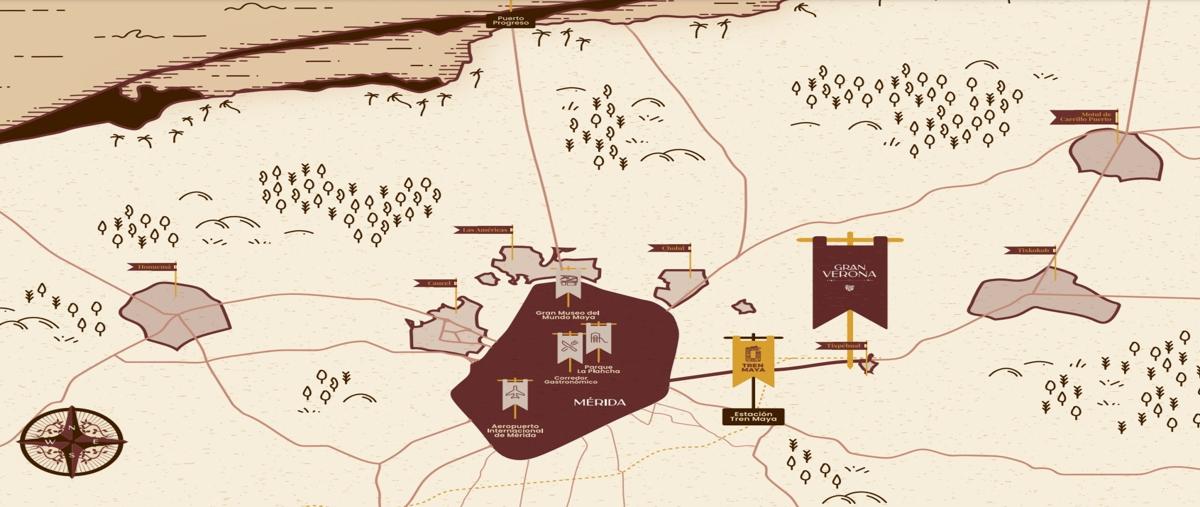Select the Gran Verona banner marker
This screenshot has width=1200, height=507.
[849, 281]
